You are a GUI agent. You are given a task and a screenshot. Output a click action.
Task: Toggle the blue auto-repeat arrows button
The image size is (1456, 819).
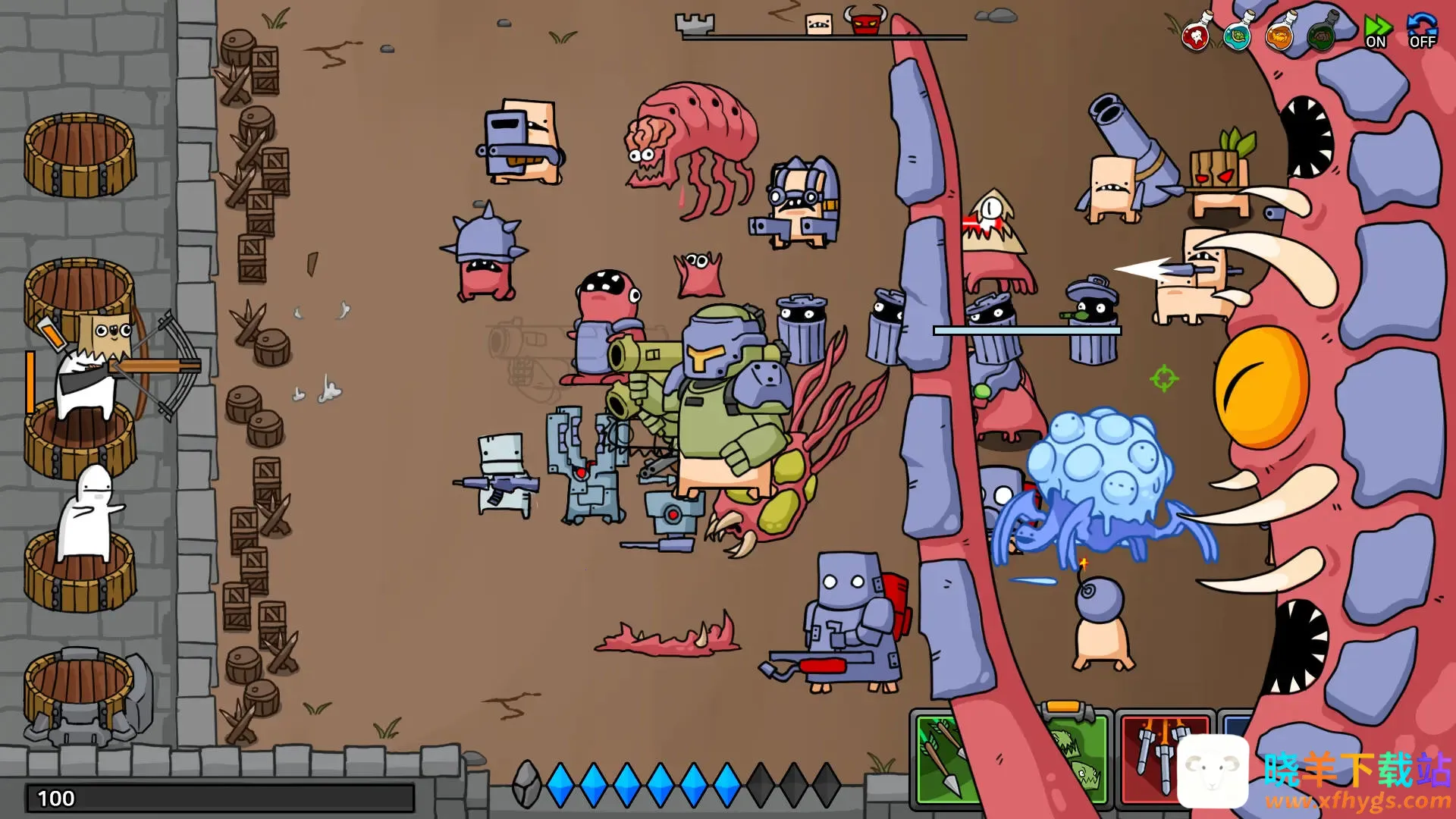1422,32
